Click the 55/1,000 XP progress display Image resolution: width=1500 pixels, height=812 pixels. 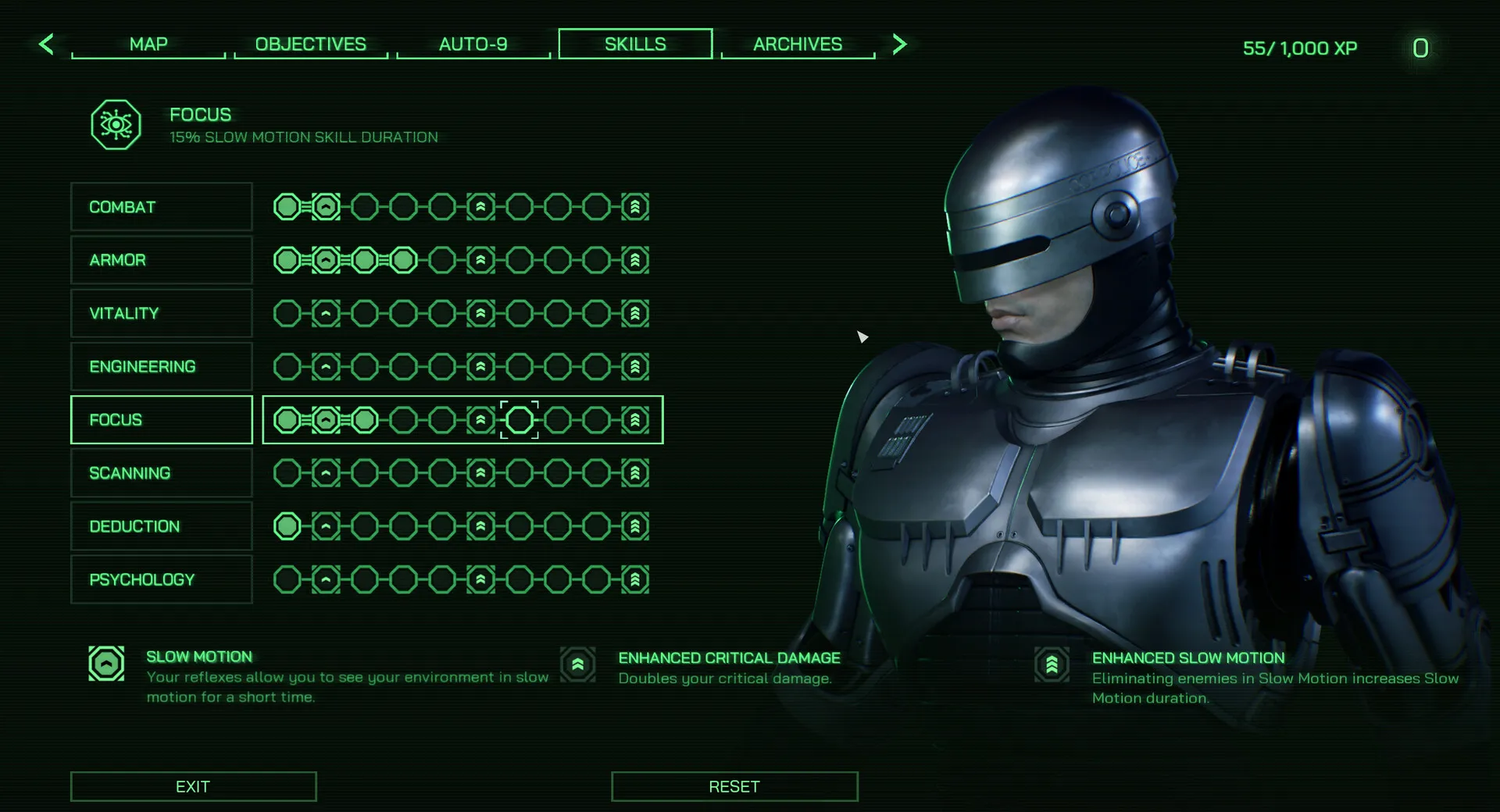[1299, 48]
